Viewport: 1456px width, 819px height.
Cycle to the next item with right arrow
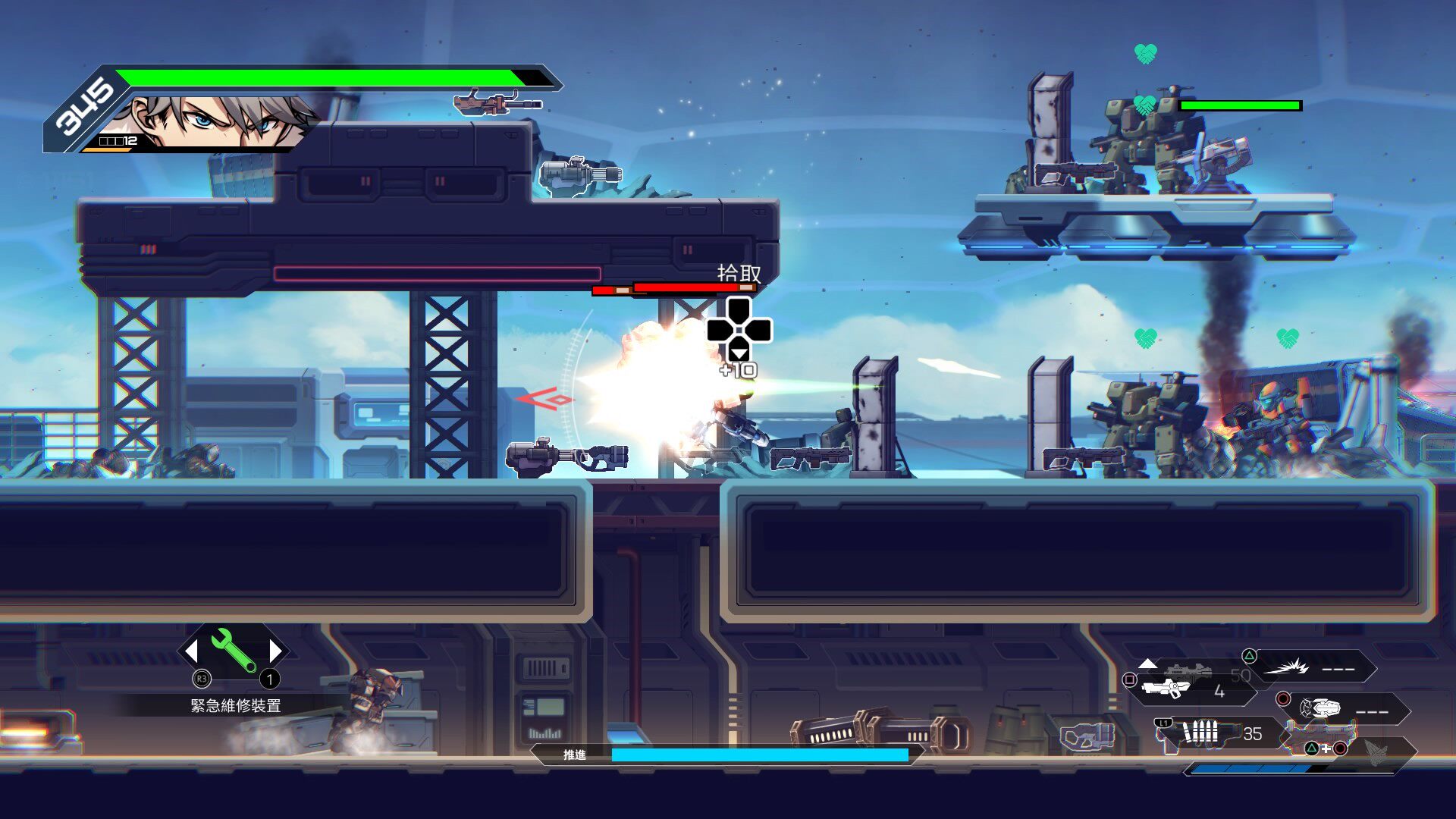(x=275, y=651)
